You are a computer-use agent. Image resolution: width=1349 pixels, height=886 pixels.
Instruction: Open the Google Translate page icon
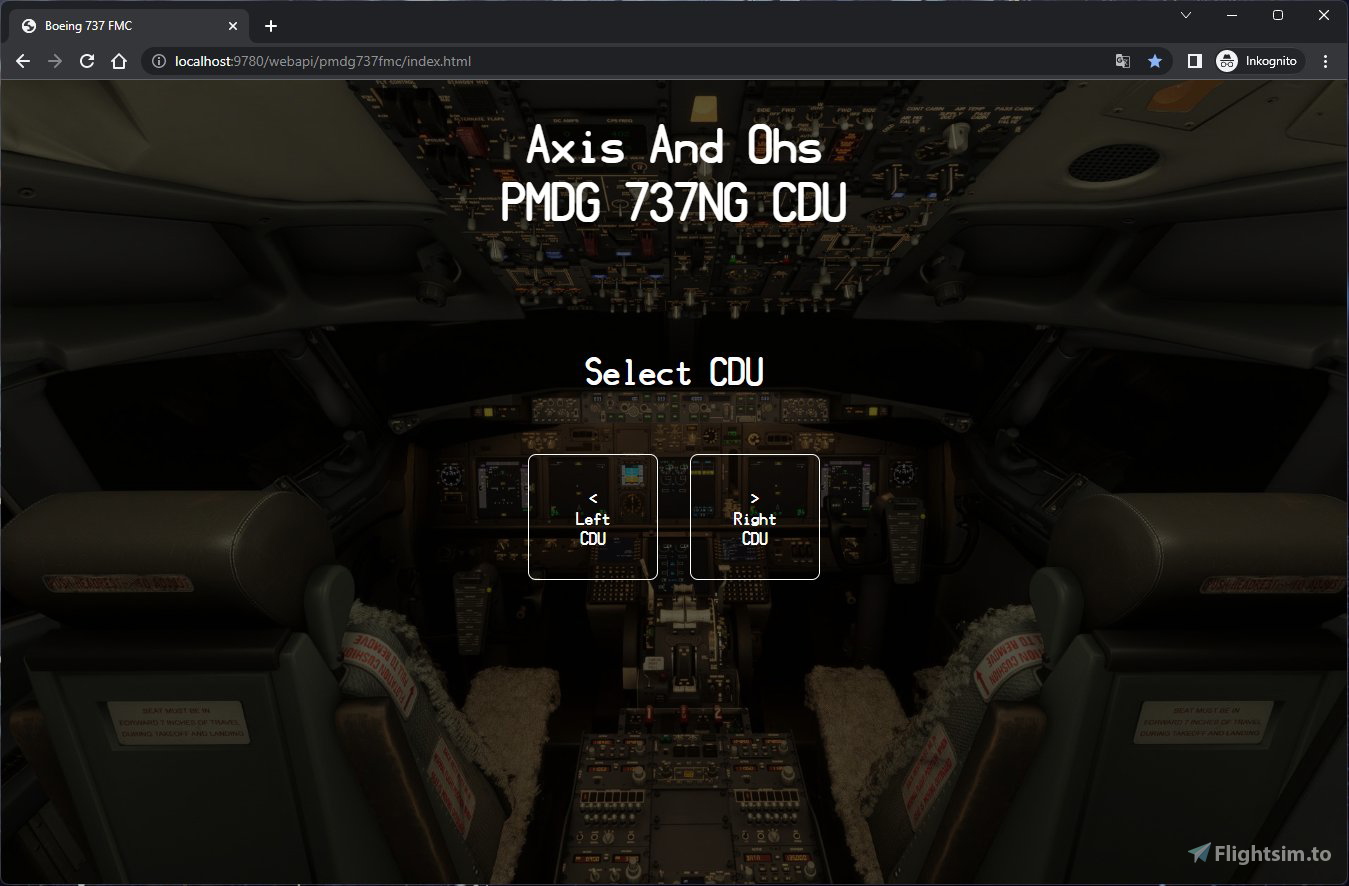pos(1122,61)
